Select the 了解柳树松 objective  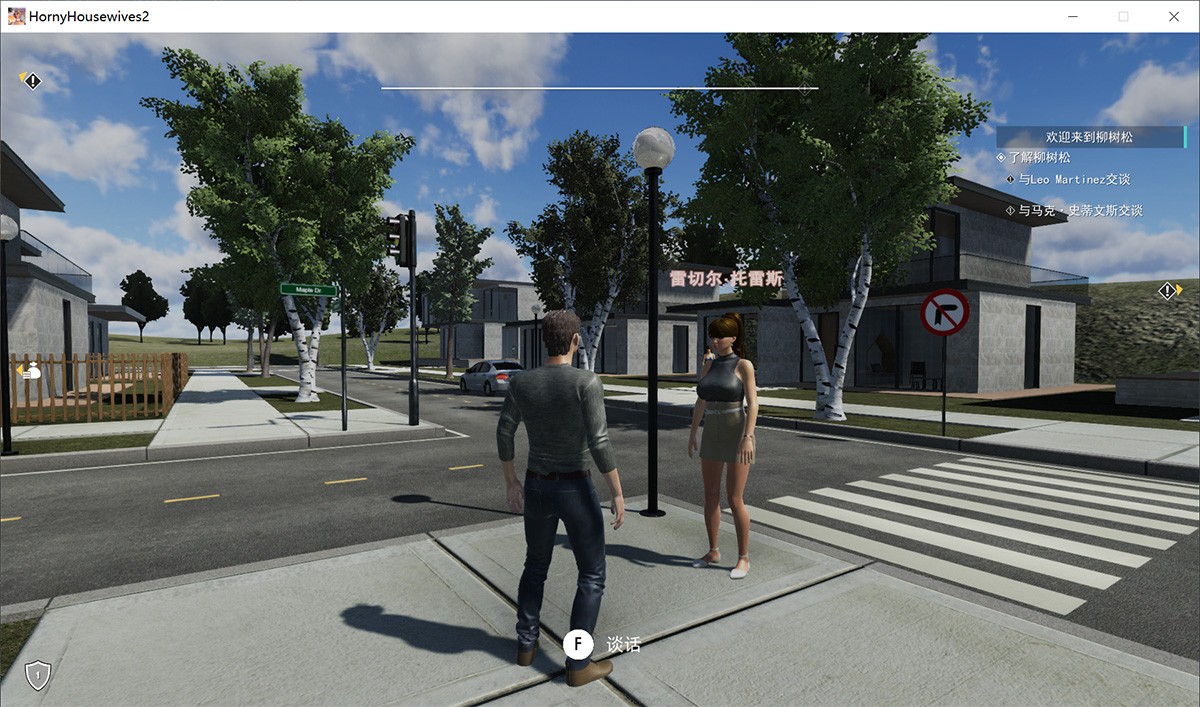tap(1039, 158)
